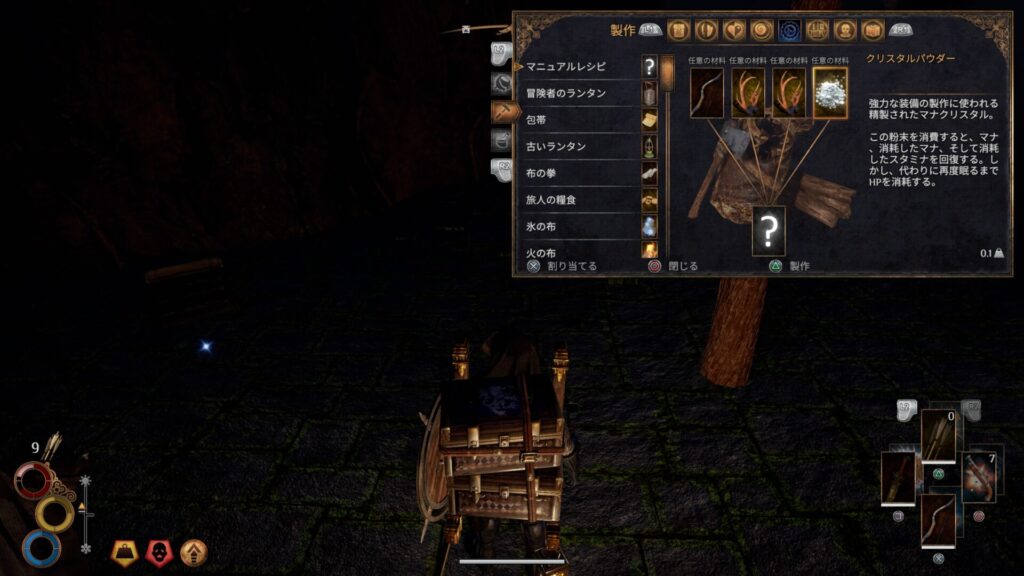Select the hammer crafting category tab
This screenshot has height=576, width=1024.
[505, 112]
